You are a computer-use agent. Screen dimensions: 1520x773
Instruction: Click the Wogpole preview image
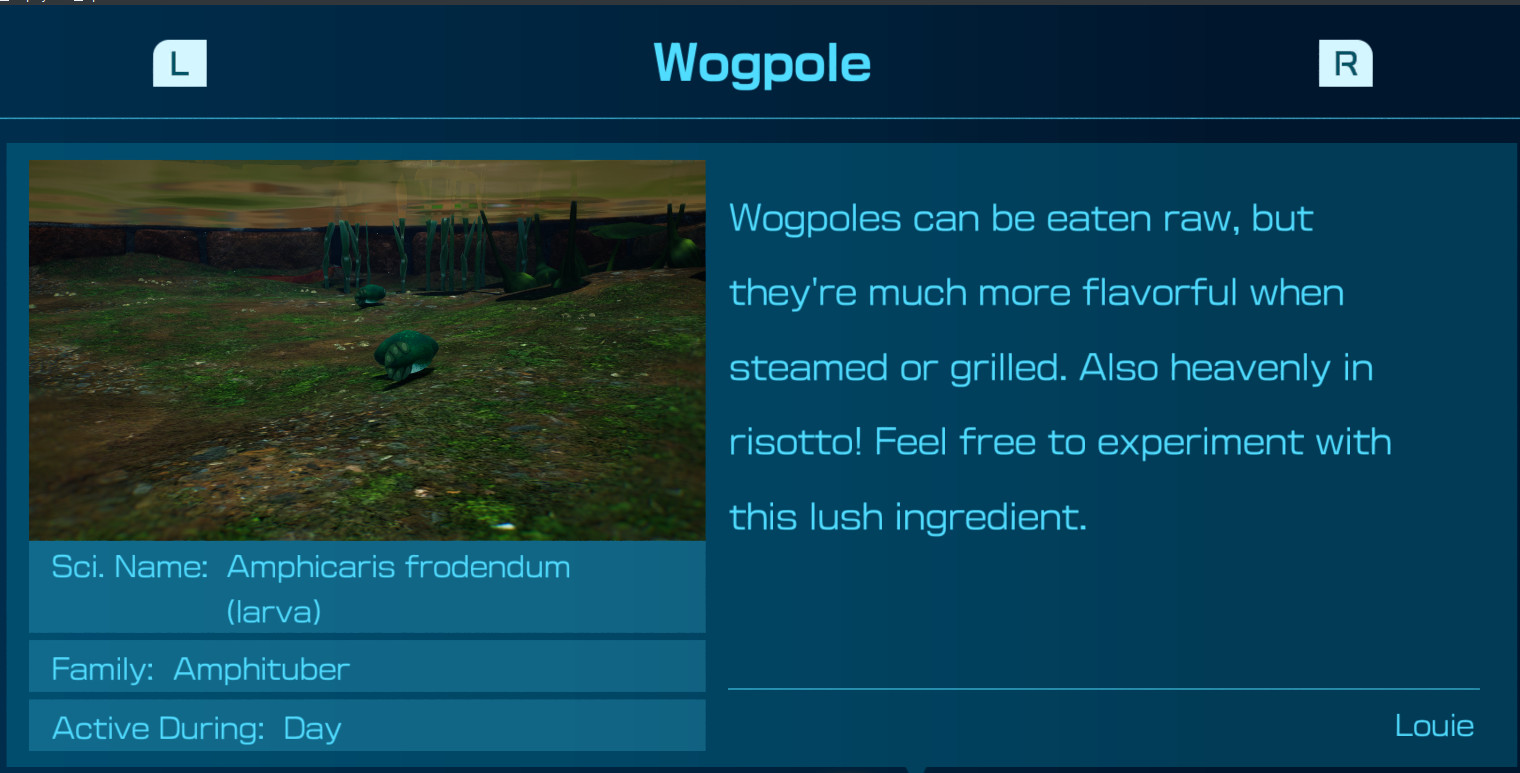pos(367,350)
